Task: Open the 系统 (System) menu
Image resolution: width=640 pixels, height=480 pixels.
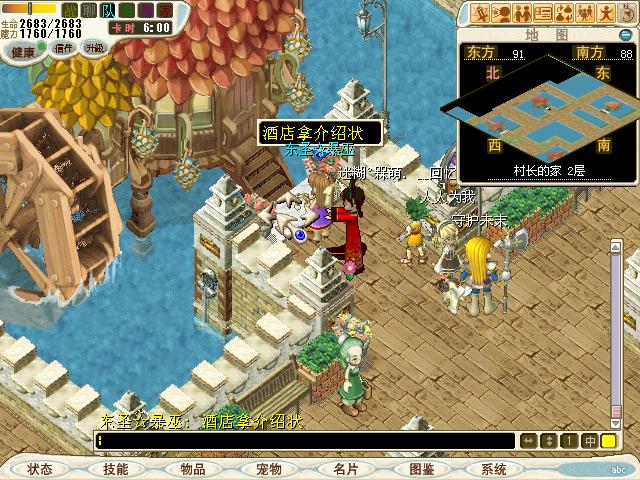Action: coord(494,468)
